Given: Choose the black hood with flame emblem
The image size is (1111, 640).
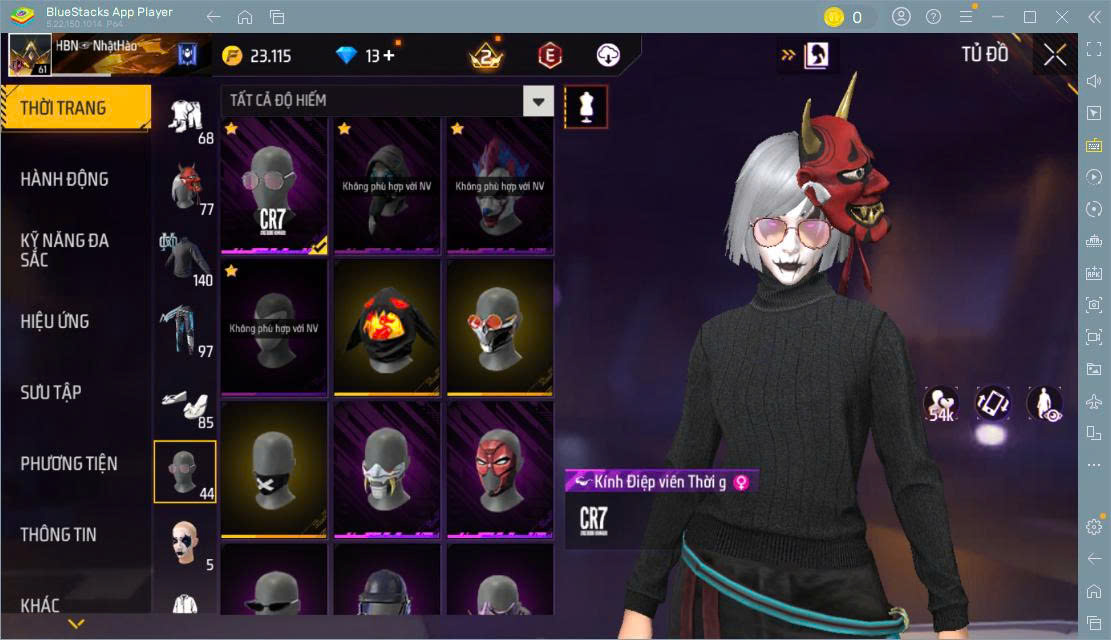Looking at the screenshot, I should [x=387, y=326].
